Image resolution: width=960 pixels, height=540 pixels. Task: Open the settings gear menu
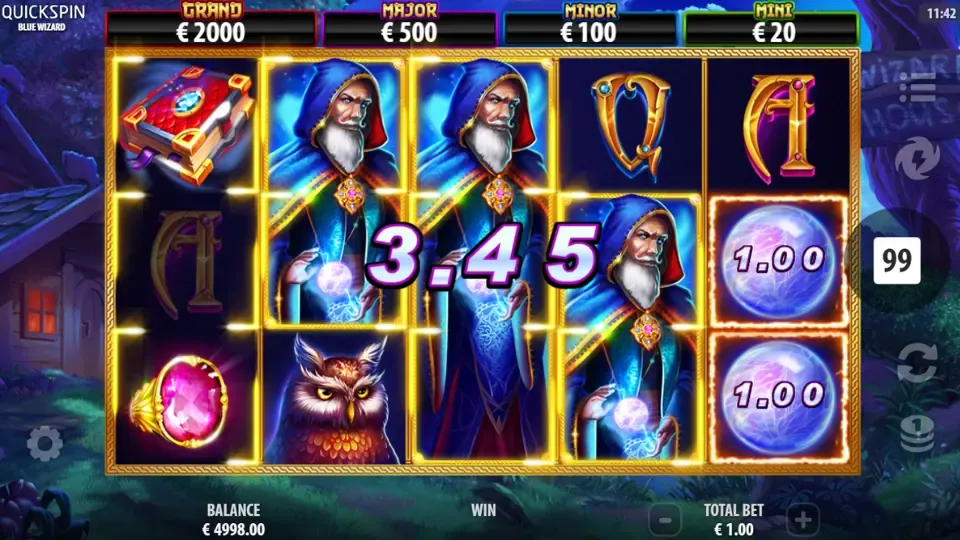coord(45,443)
